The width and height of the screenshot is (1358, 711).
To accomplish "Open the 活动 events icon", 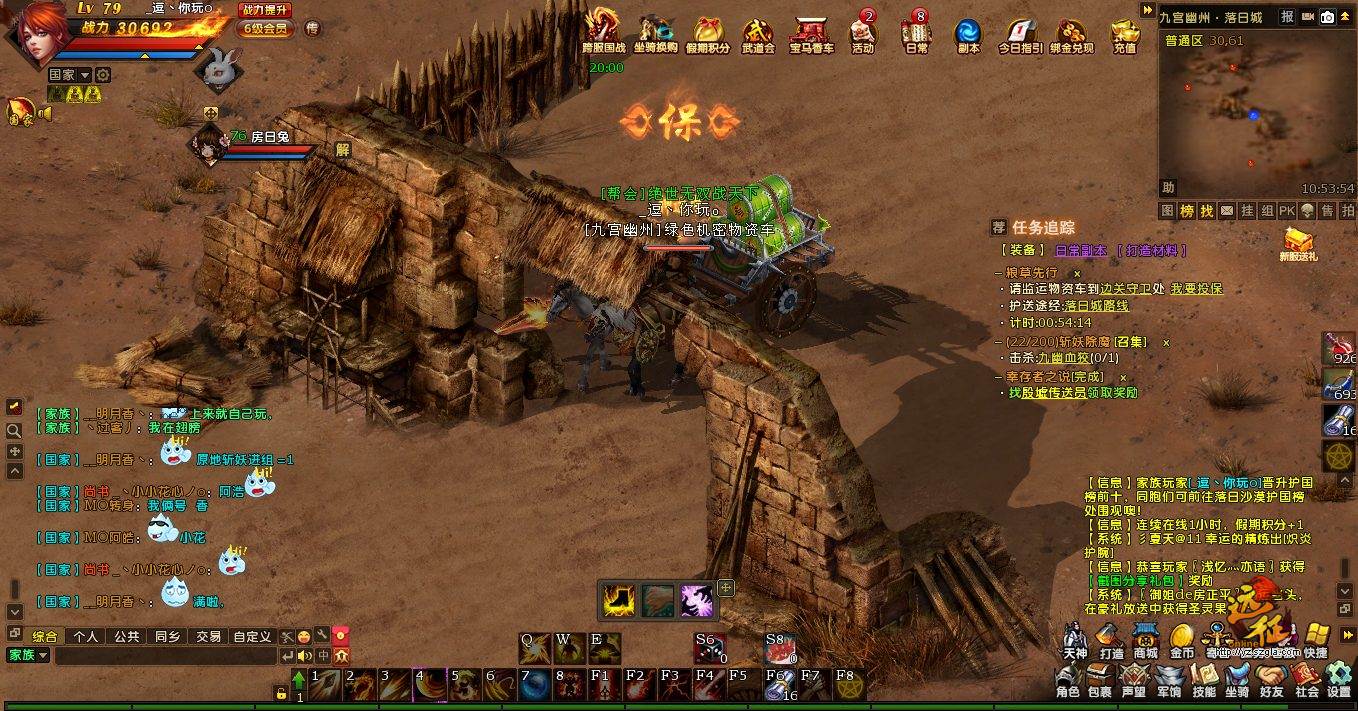I will point(862,35).
